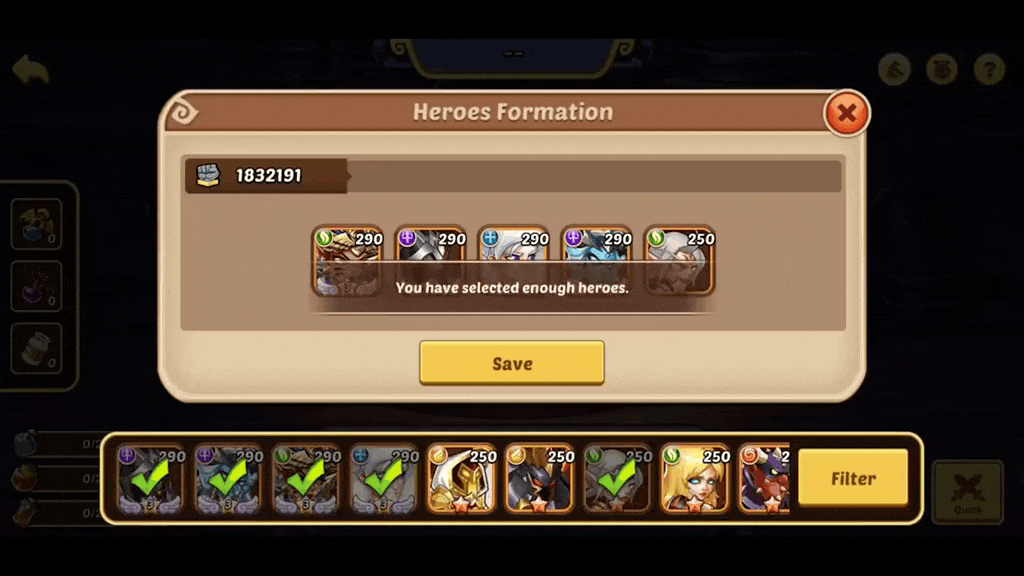Remove the dark armored knight from the formation
Image resolution: width=1024 pixels, height=576 pixels.
pyautogui.click(x=430, y=260)
